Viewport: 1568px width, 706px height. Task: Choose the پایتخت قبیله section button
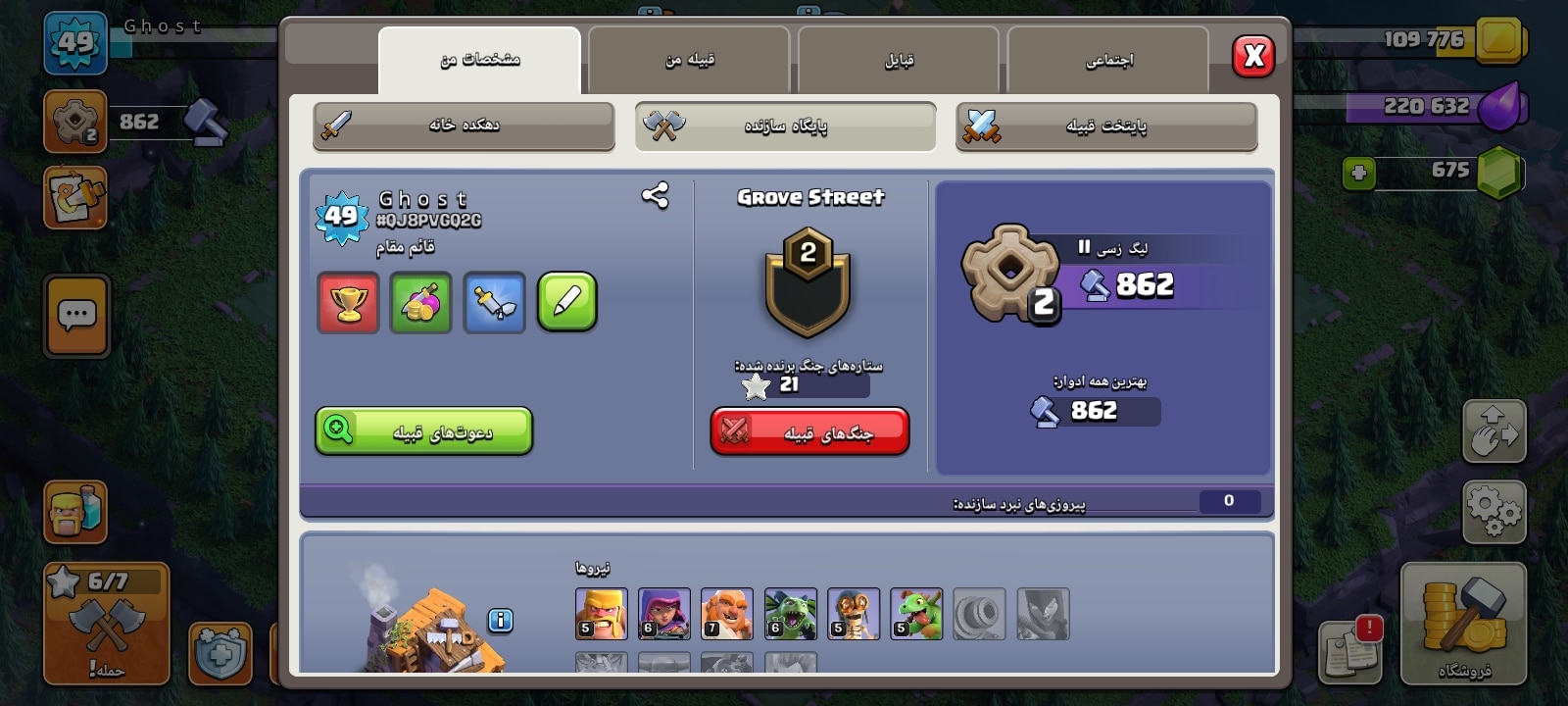tap(1105, 126)
